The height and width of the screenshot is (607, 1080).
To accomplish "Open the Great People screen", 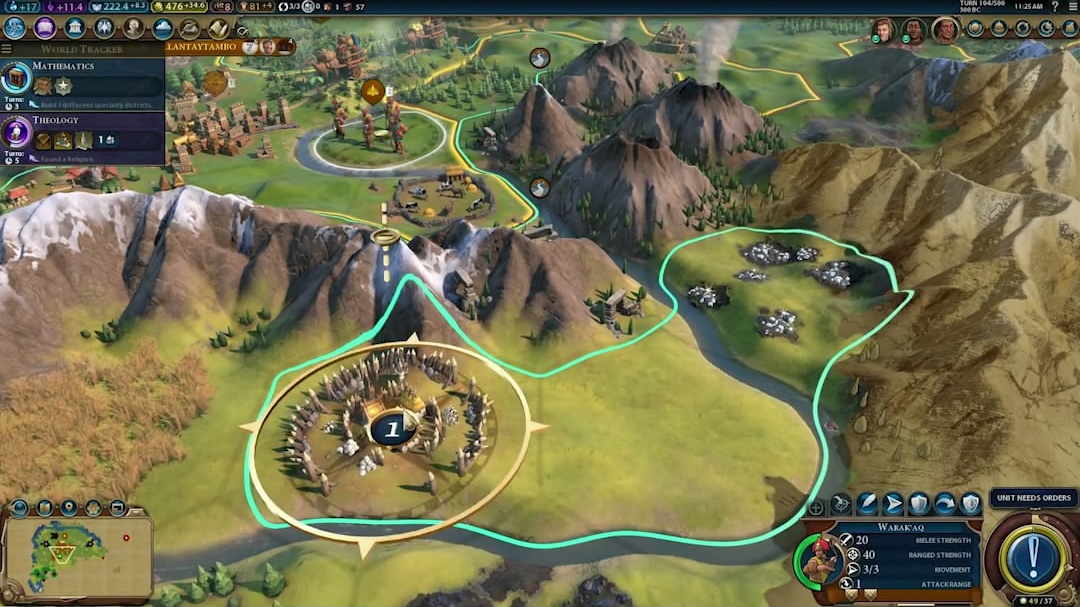I will coord(131,28).
